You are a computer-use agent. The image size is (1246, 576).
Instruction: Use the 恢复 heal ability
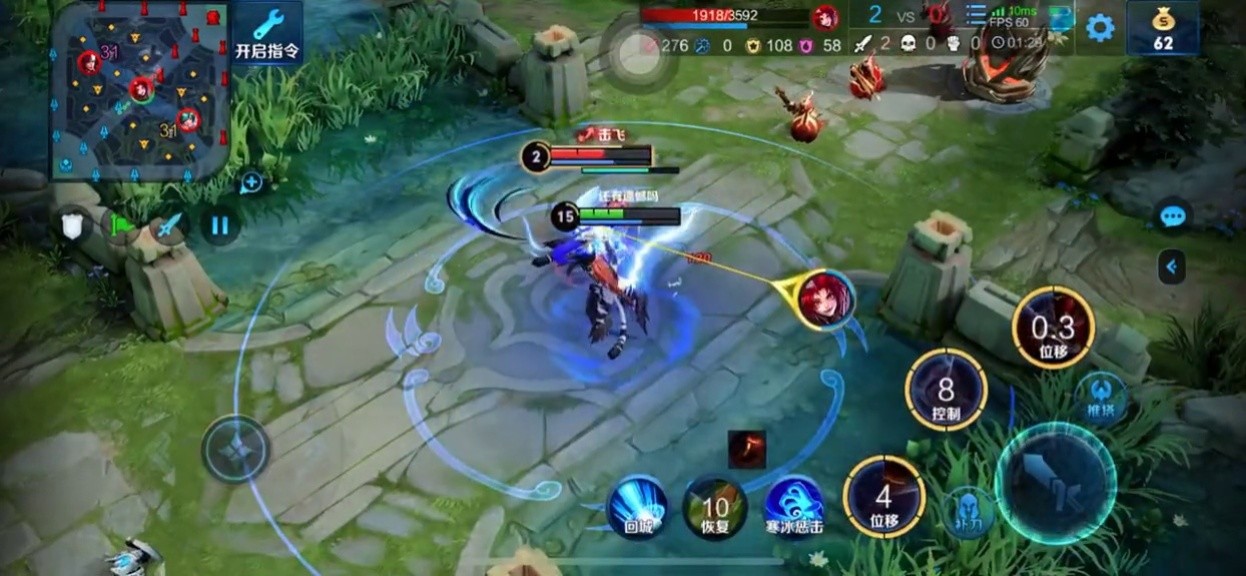tap(716, 507)
